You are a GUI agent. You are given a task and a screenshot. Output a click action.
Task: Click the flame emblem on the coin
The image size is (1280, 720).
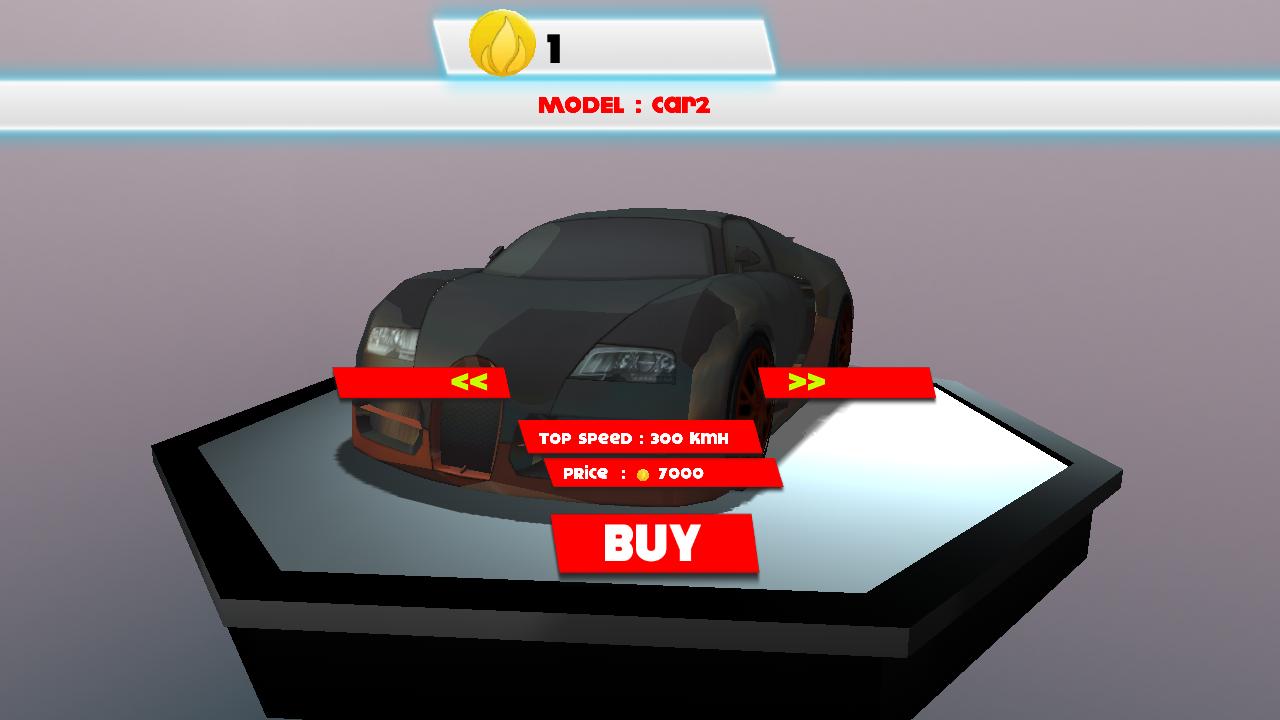click(x=505, y=44)
